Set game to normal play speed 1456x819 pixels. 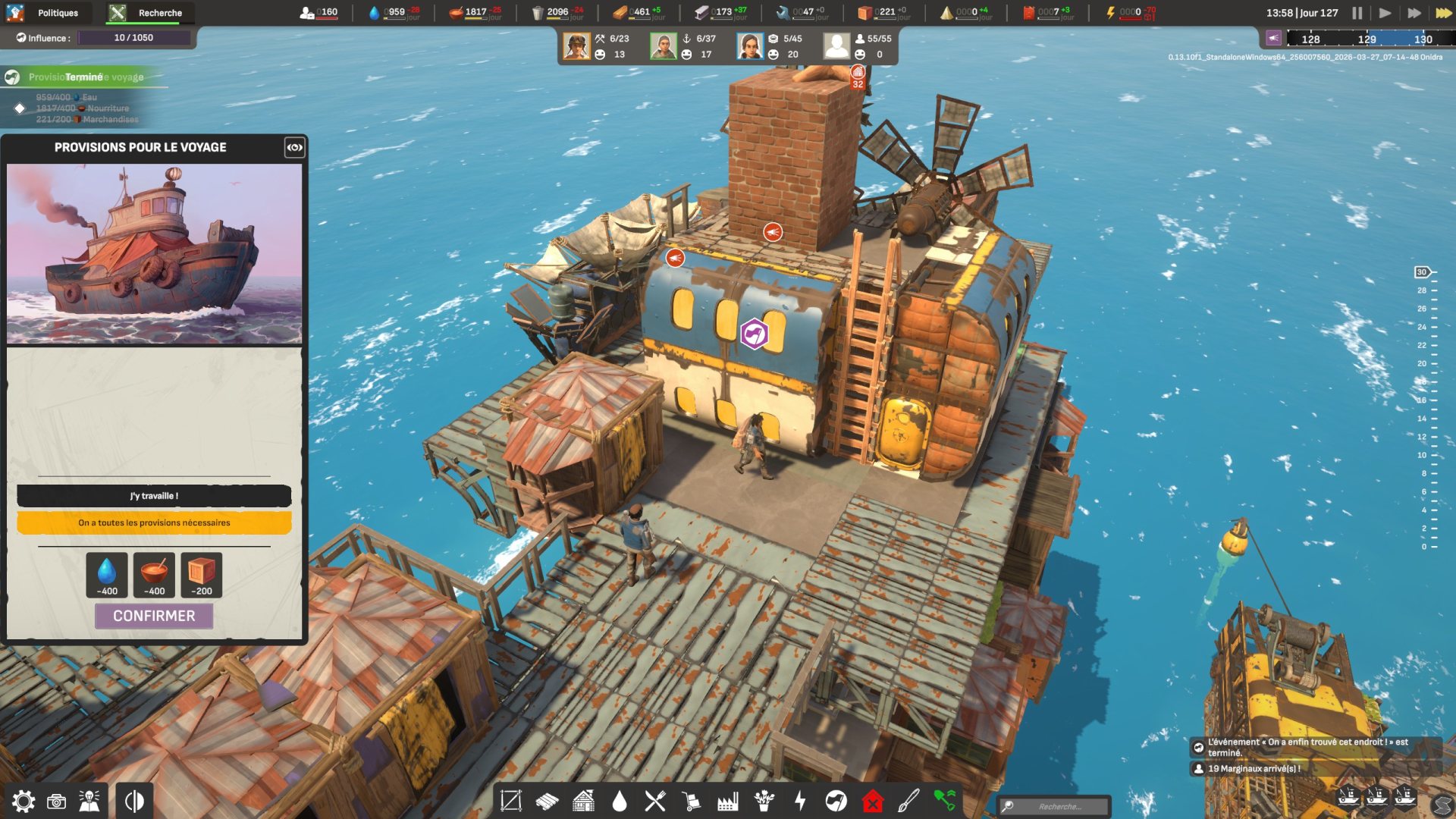pyautogui.click(x=1385, y=13)
